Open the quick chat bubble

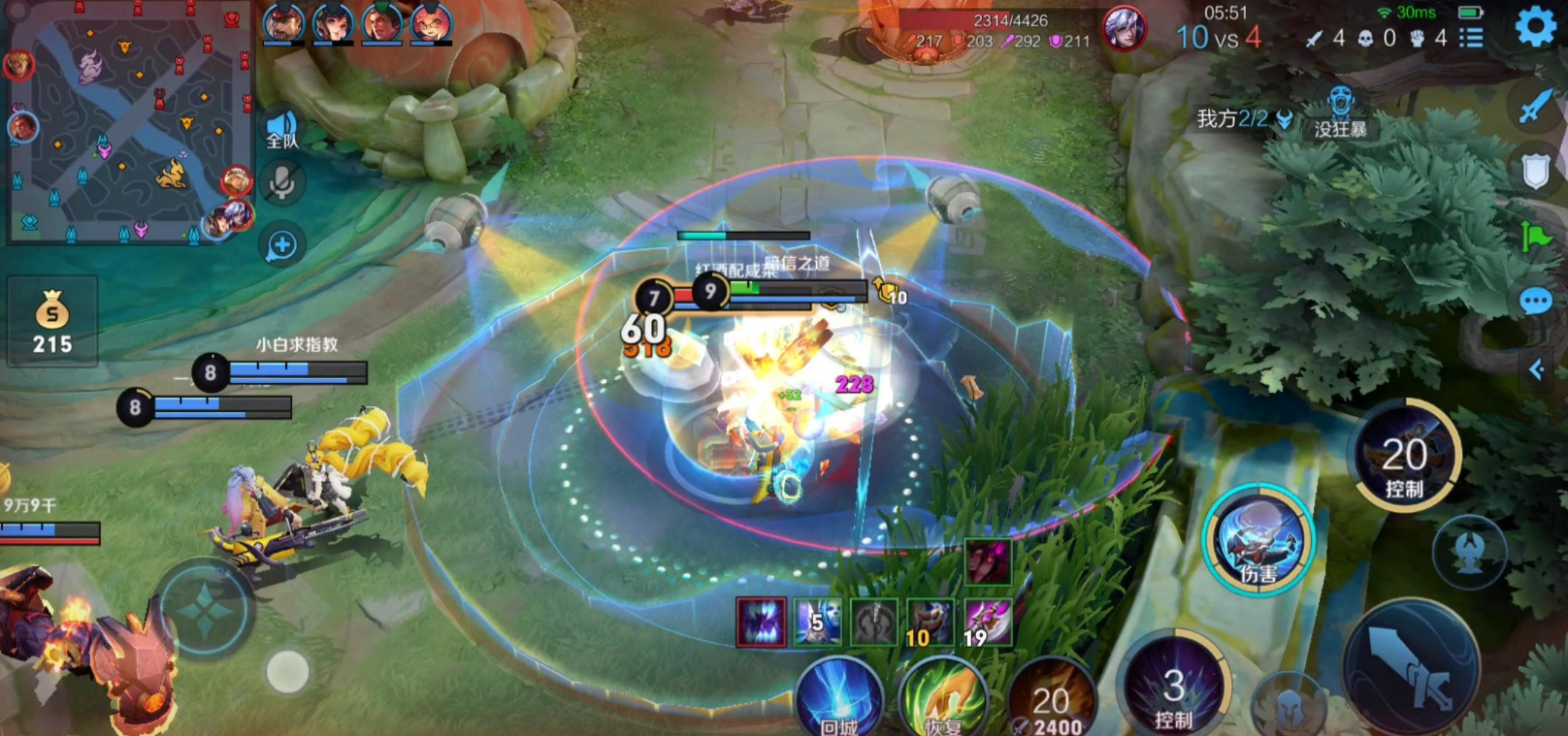[1535, 302]
